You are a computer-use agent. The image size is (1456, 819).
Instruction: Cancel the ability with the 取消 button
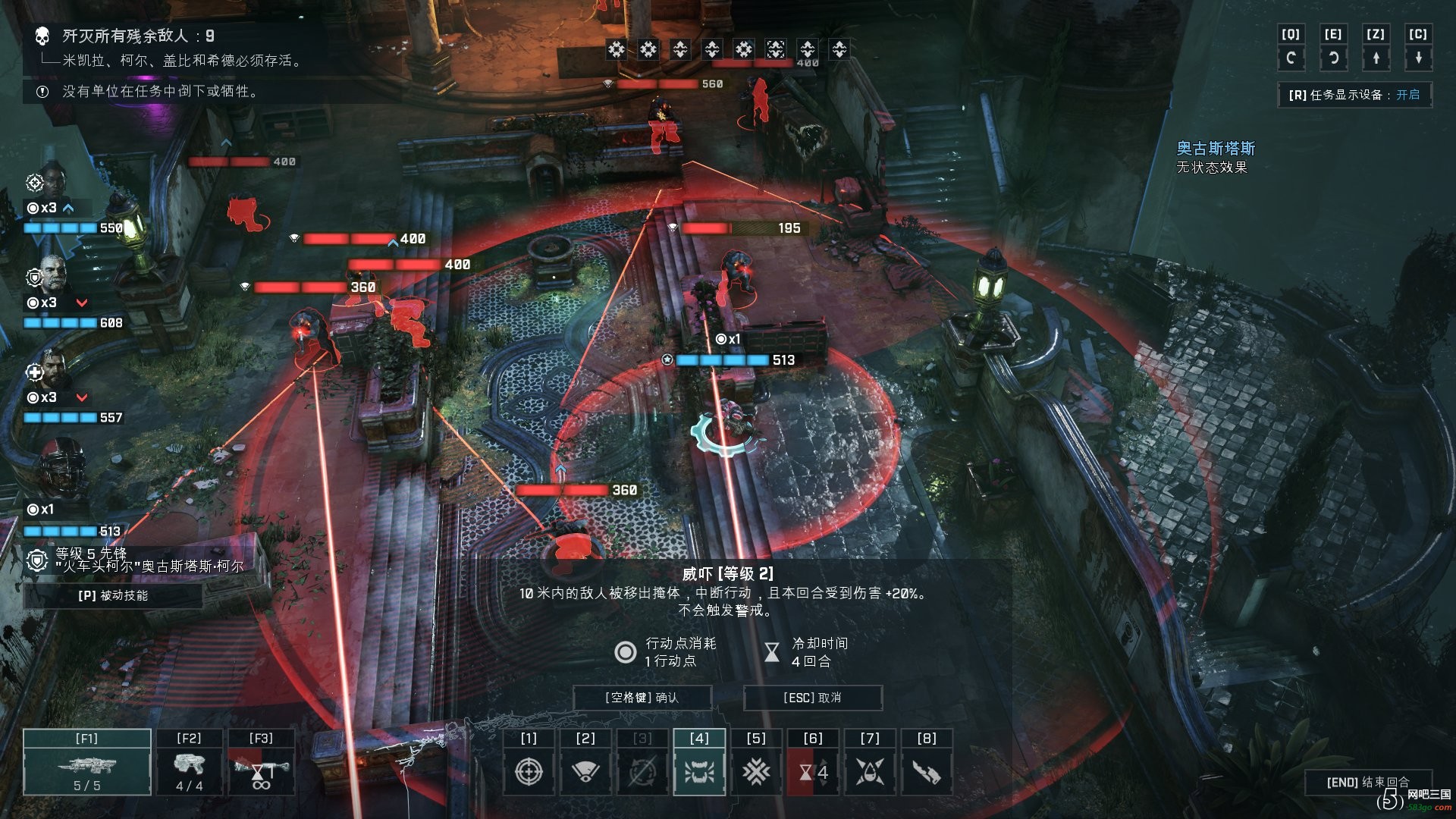pos(812,698)
